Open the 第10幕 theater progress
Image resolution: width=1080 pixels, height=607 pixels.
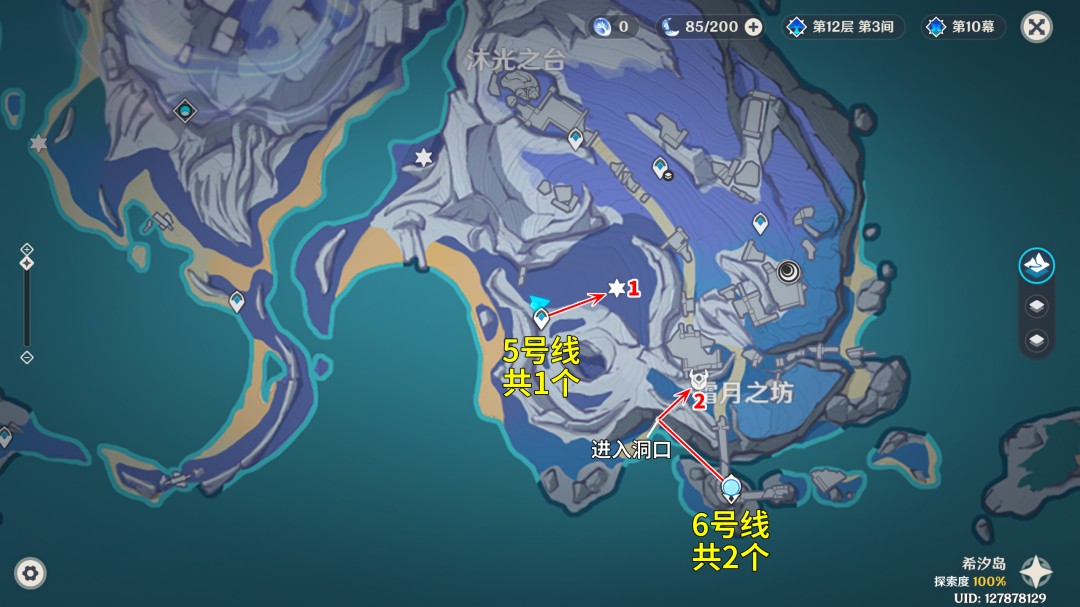pos(962,27)
